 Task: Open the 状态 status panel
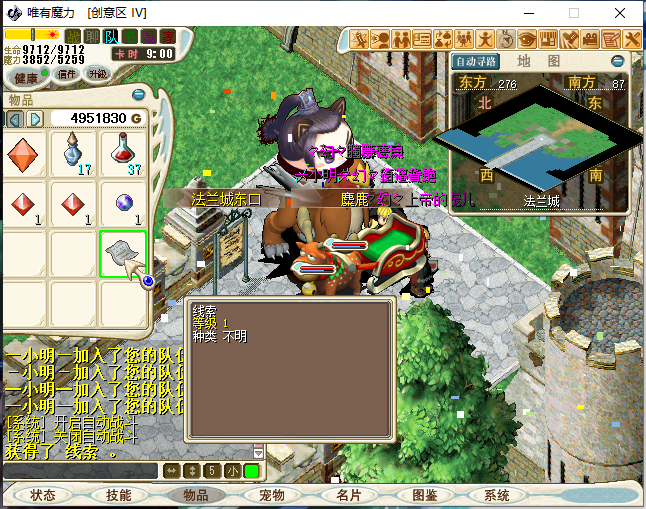tap(43, 495)
